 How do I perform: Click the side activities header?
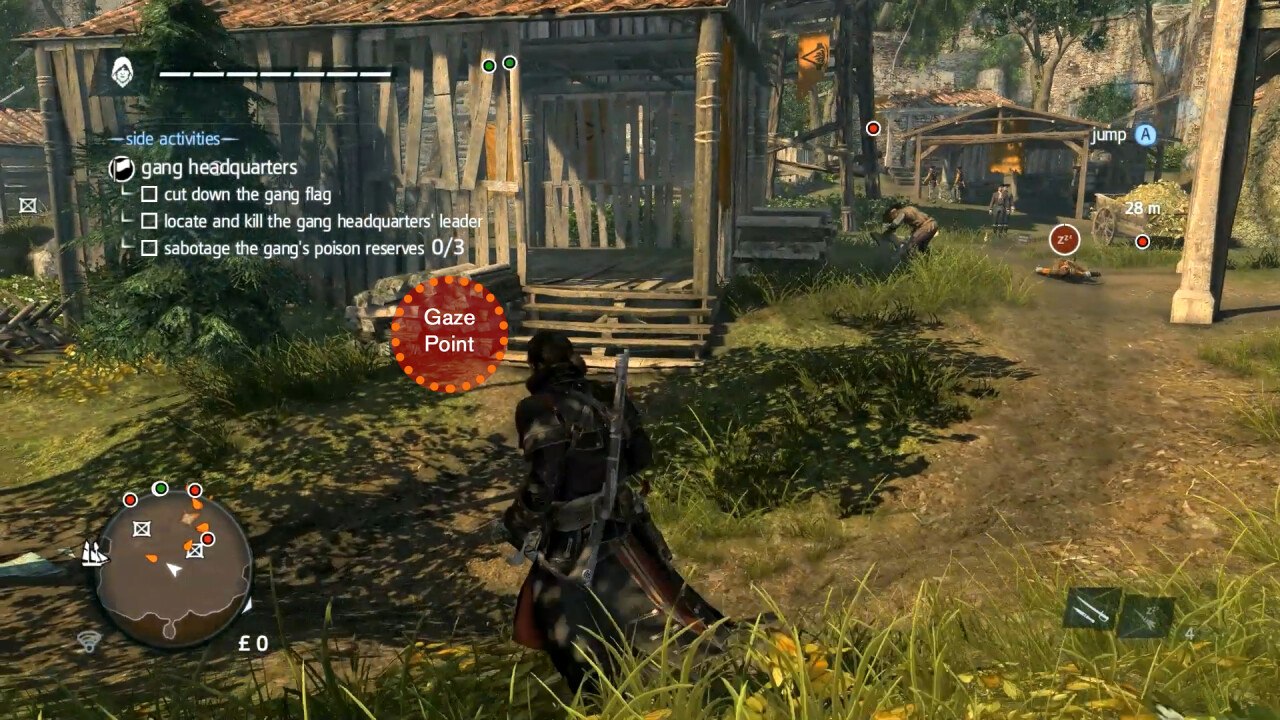(174, 139)
